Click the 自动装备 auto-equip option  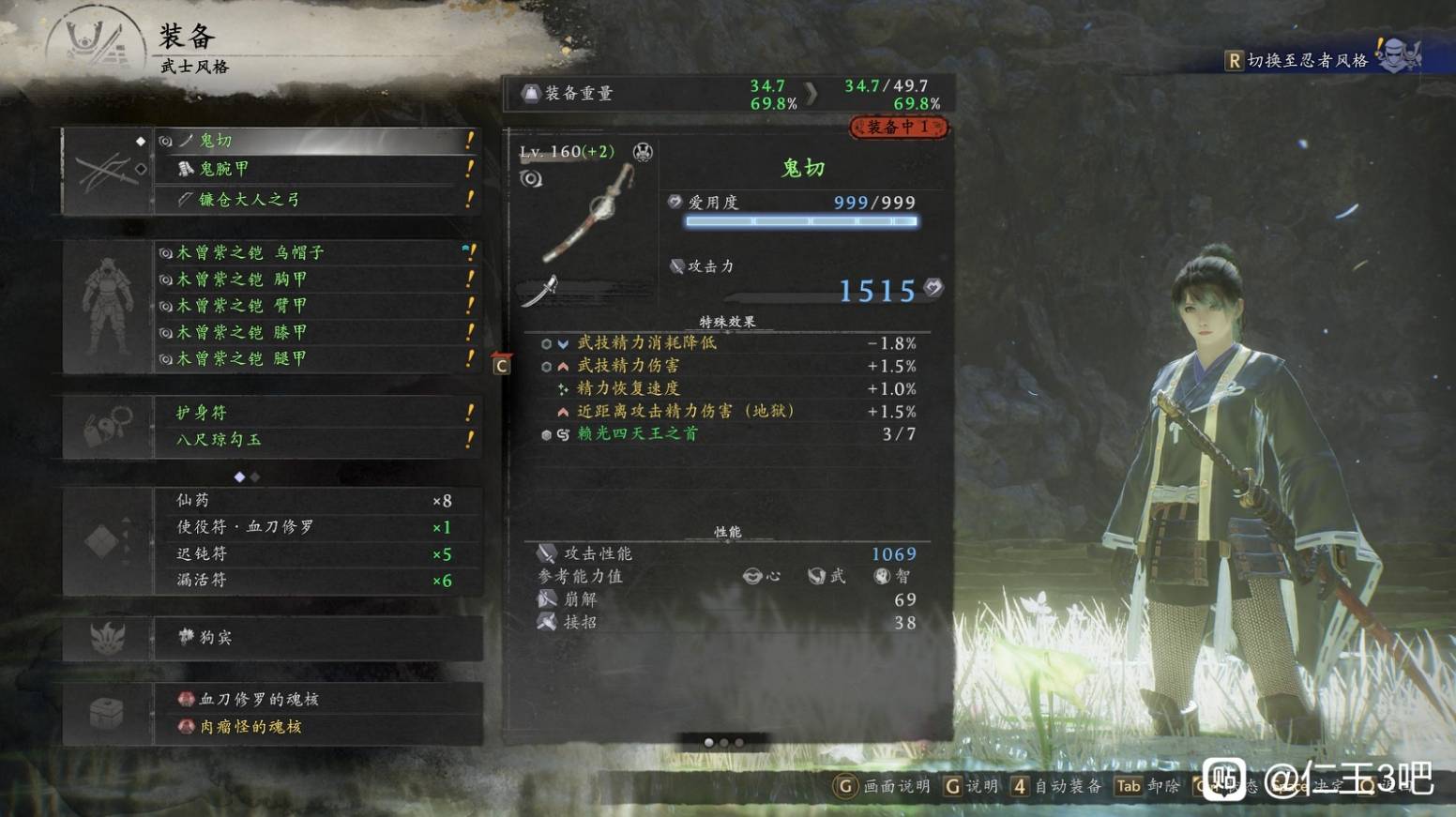pos(1056,786)
